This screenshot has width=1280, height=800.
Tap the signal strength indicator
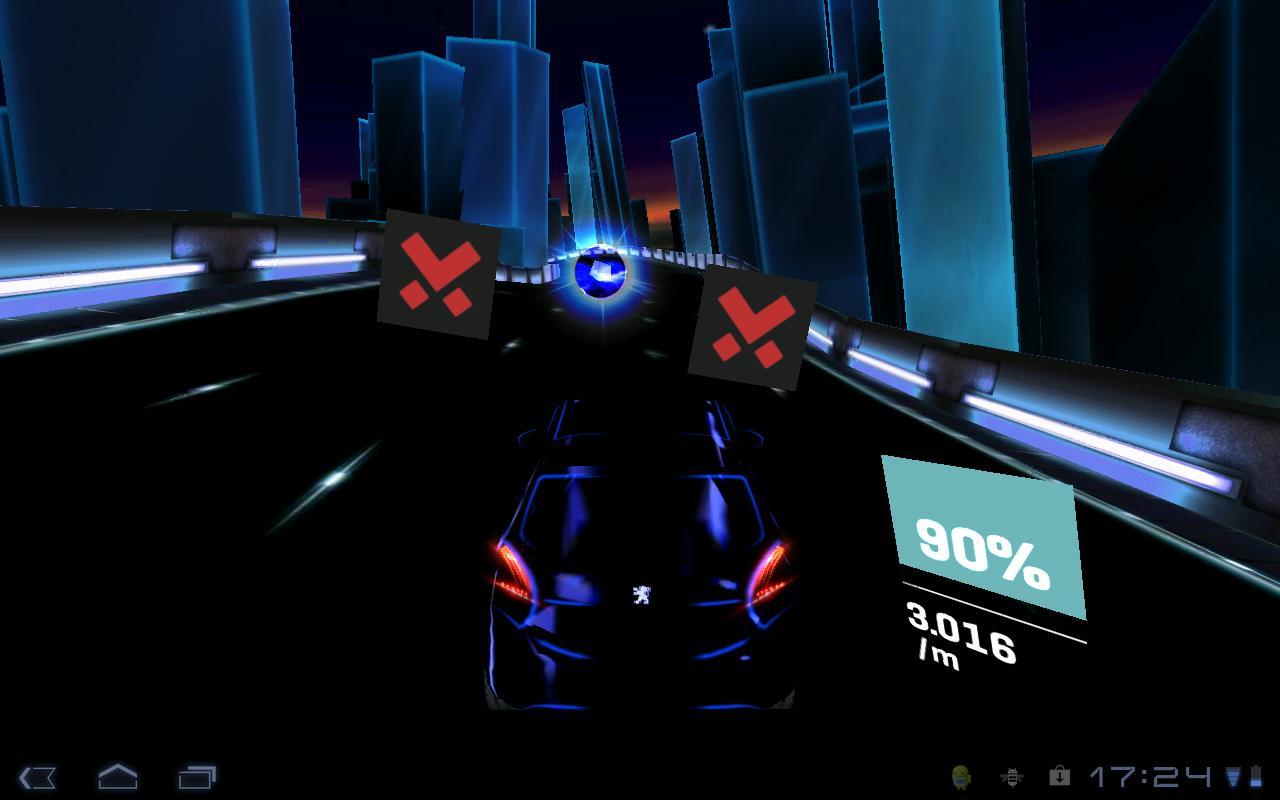pyautogui.click(x=1232, y=775)
